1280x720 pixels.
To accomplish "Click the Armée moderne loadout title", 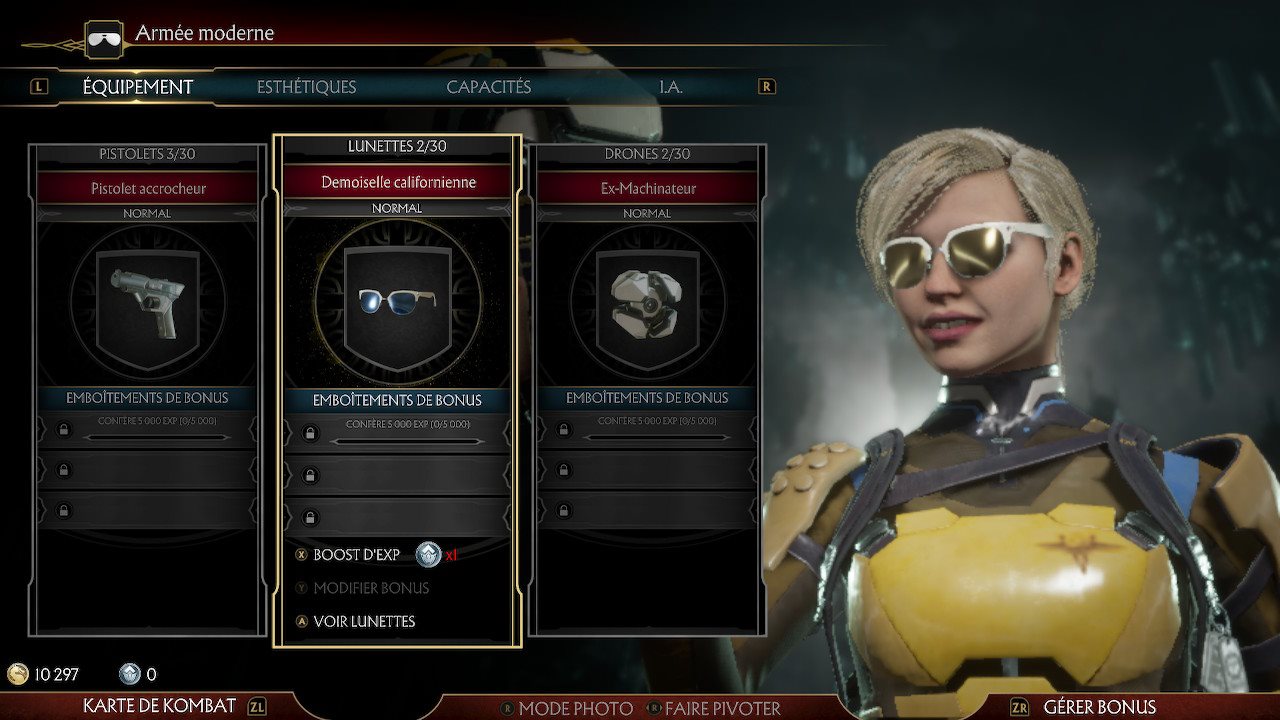I will click(x=204, y=33).
